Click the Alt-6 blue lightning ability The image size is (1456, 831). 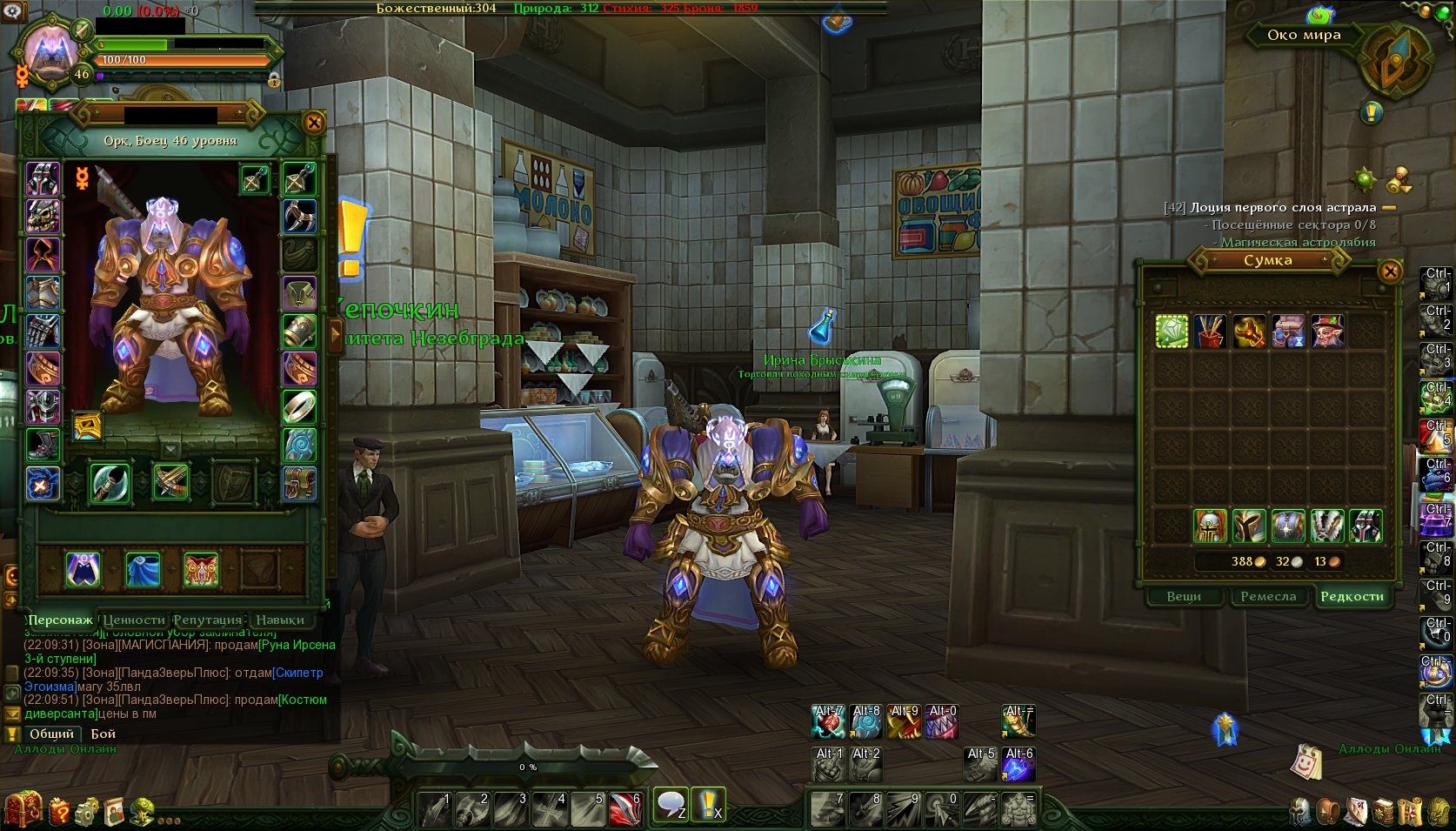(1019, 765)
